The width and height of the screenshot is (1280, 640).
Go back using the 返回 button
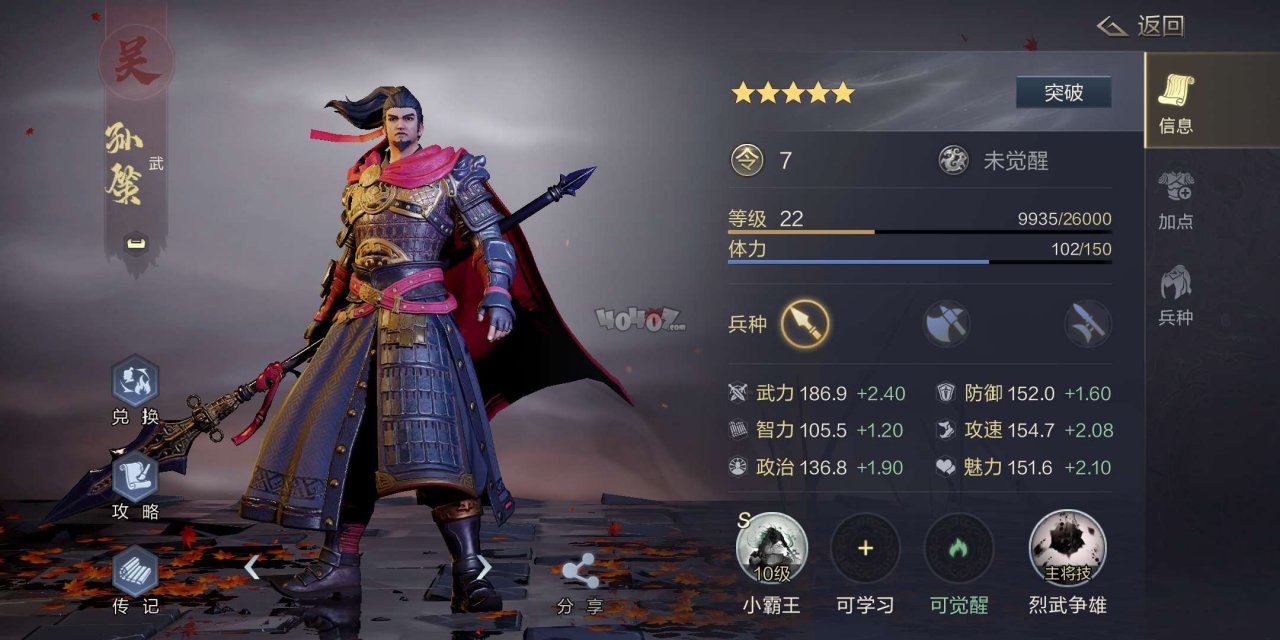1141,26
